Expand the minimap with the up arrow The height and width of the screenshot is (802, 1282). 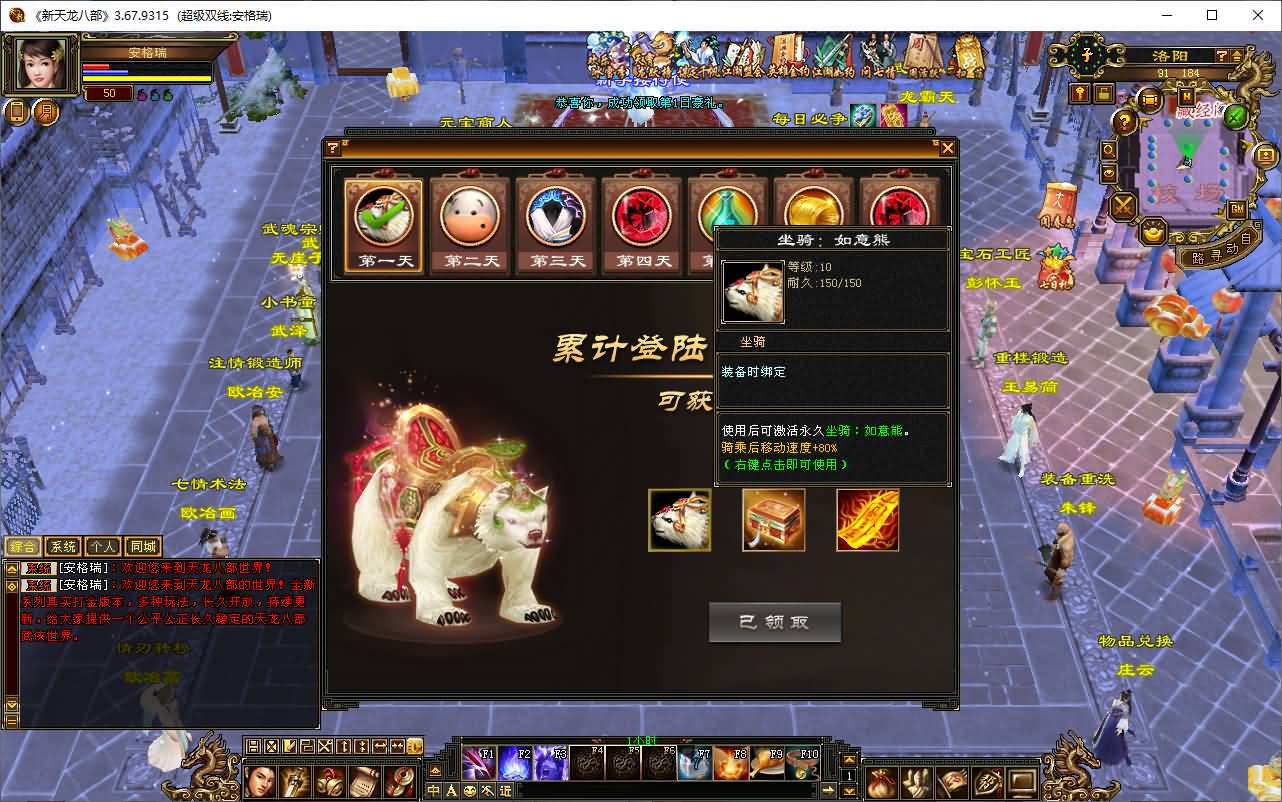pos(1237,57)
